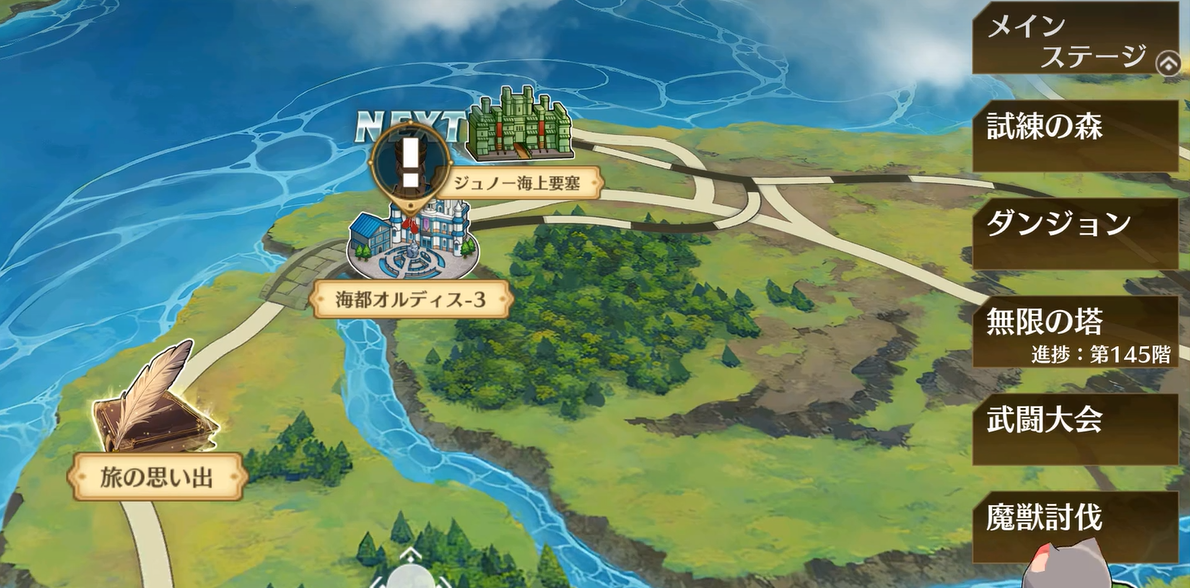
Task: Choose the 武闘大会 menu entry
Action: tap(1075, 428)
